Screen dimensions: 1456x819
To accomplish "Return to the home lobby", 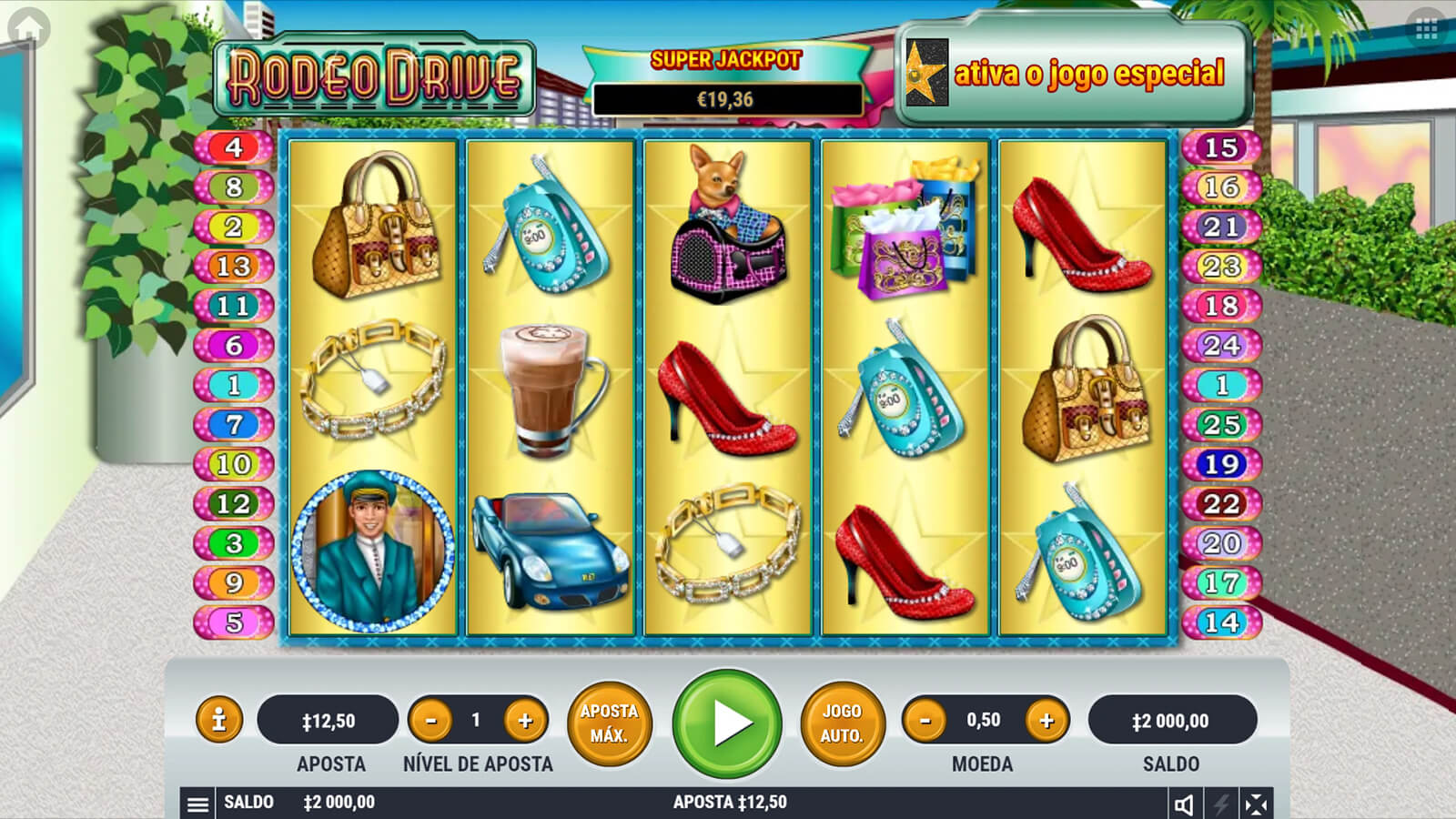I will pyautogui.click(x=28, y=28).
